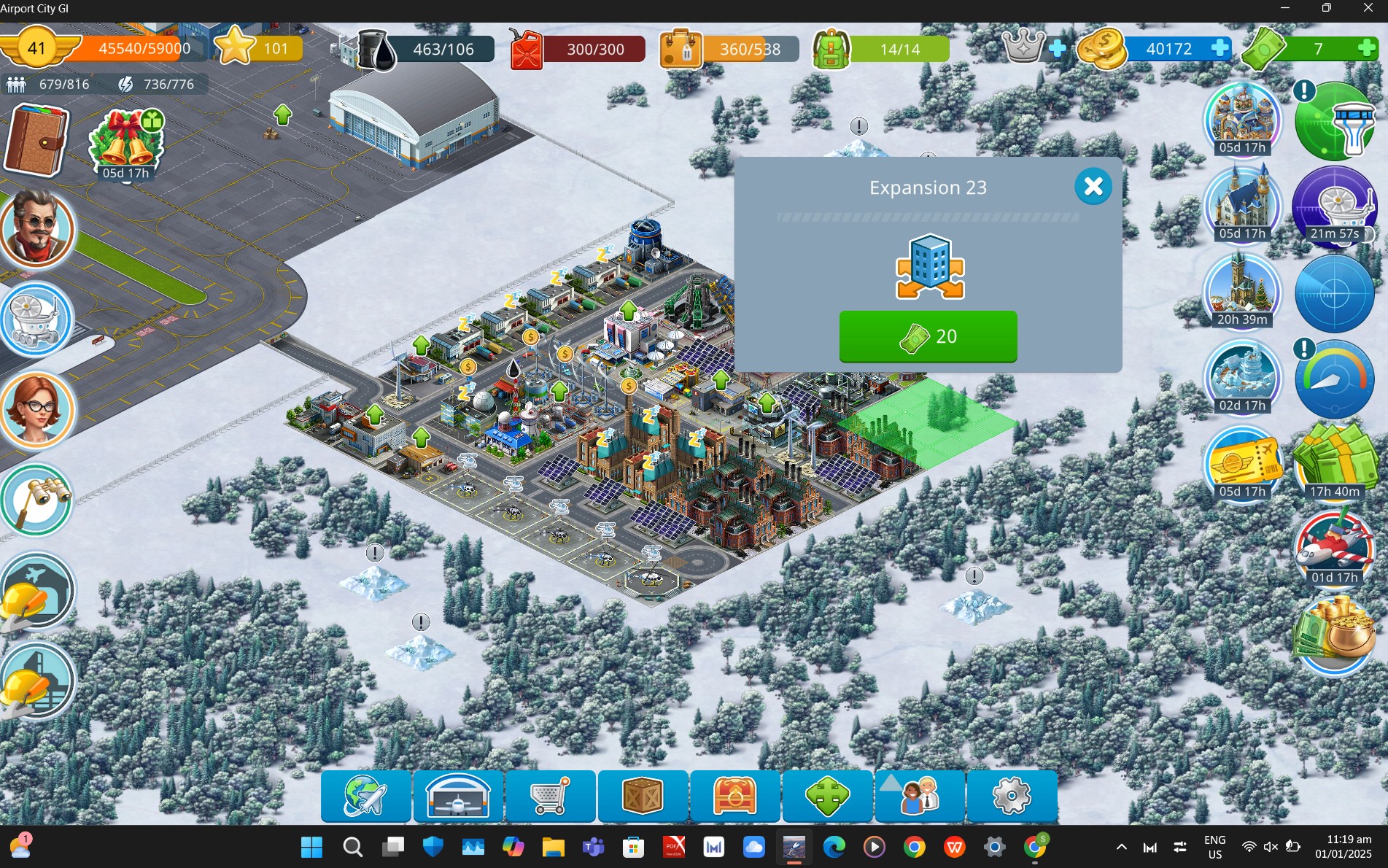Open the hangar menu
This screenshot has height=868, width=1388.
pyautogui.click(x=458, y=796)
